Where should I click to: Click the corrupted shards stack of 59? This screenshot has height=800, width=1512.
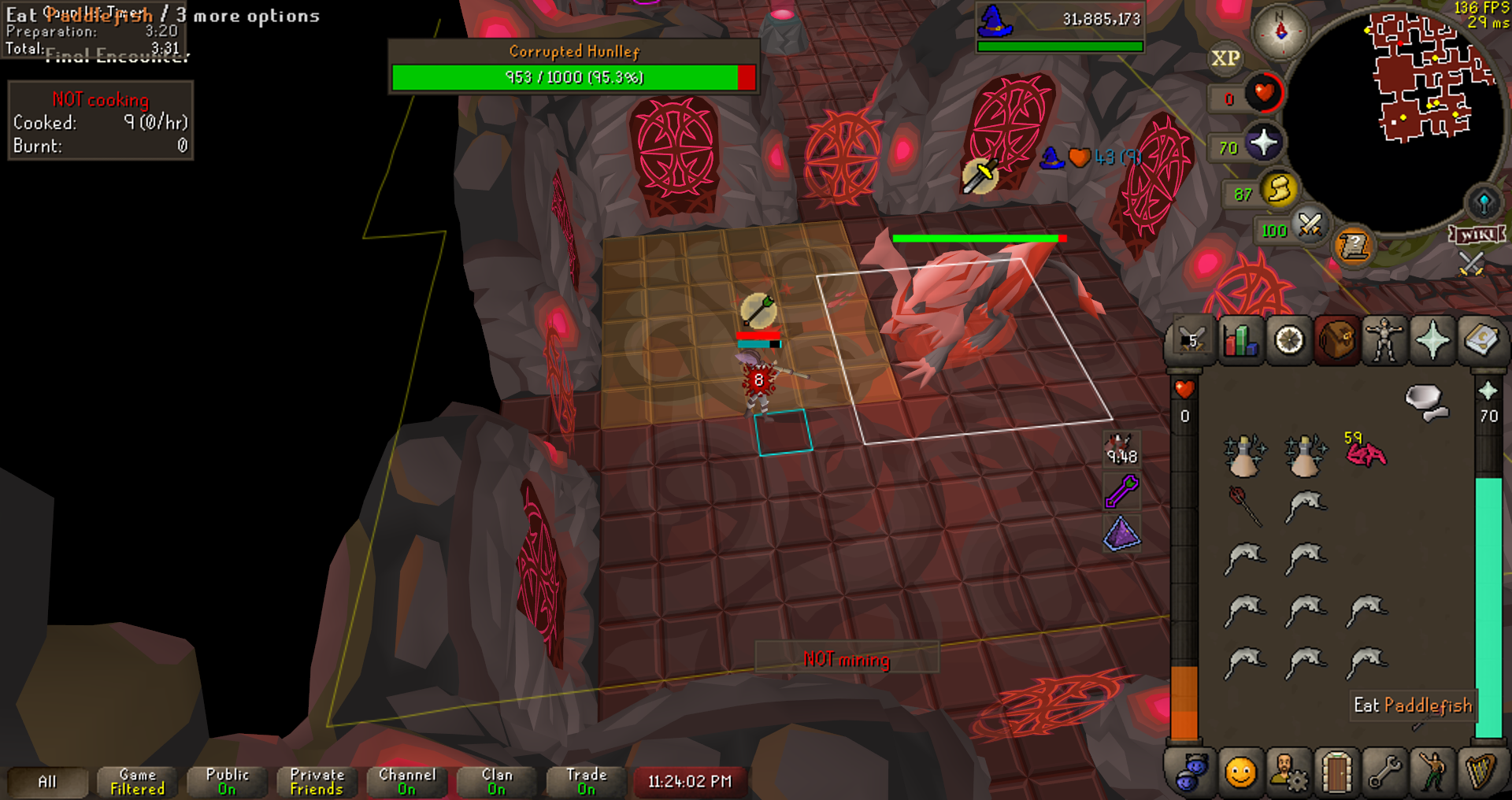(1366, 454)
